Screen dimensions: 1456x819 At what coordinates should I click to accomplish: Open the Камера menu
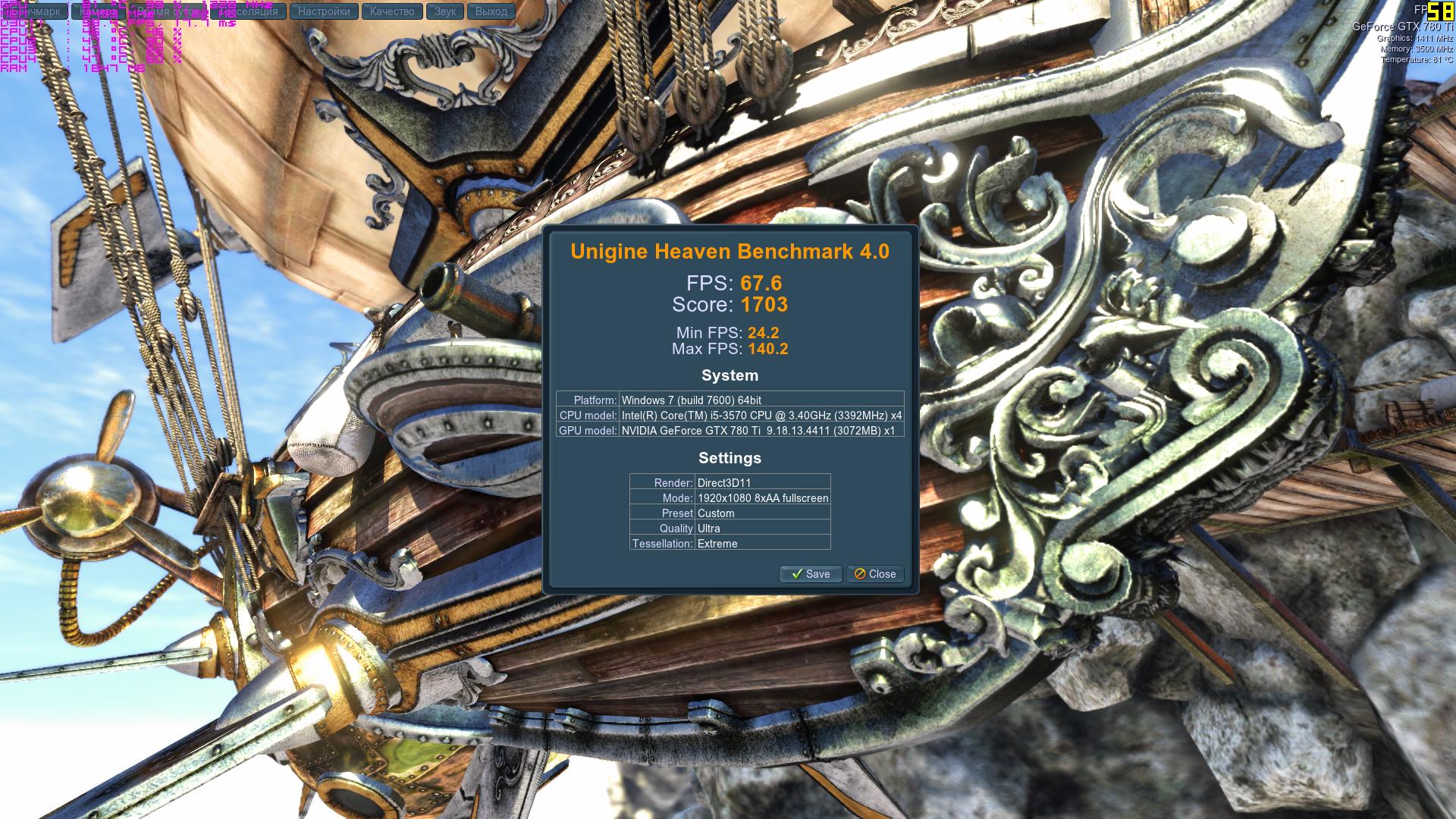[99, 11]
